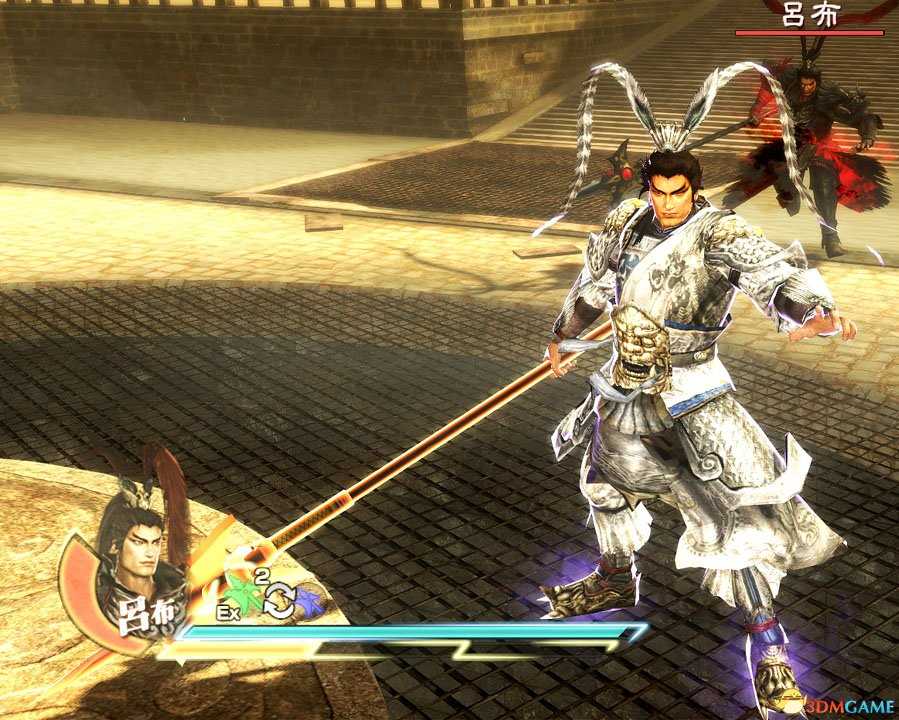Select the green weapon affinity icon

[x=243, y=593]
